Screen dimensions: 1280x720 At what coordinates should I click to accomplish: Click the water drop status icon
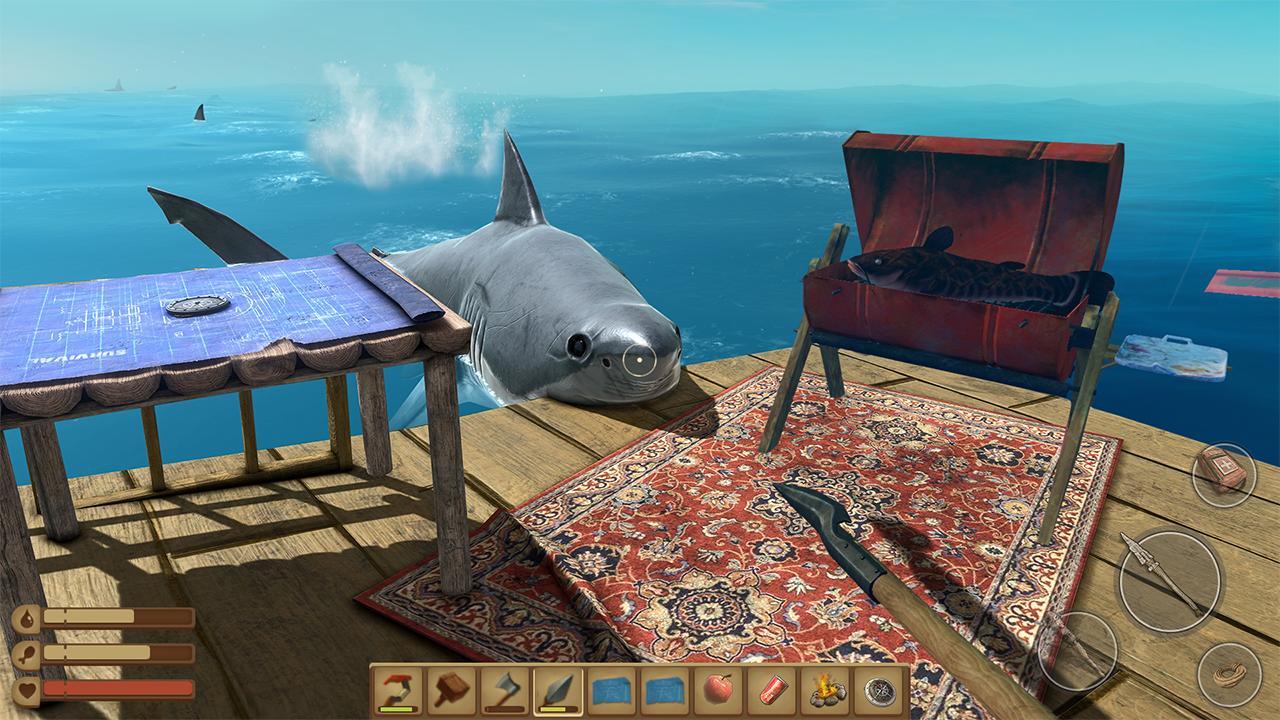[x=25, y=618]
